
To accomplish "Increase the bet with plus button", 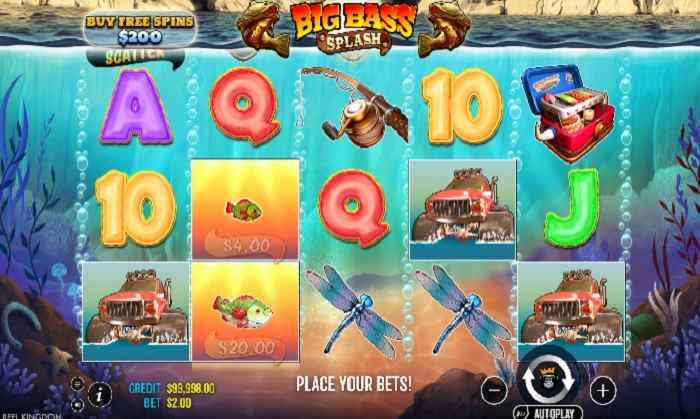I will click(602, 387).
